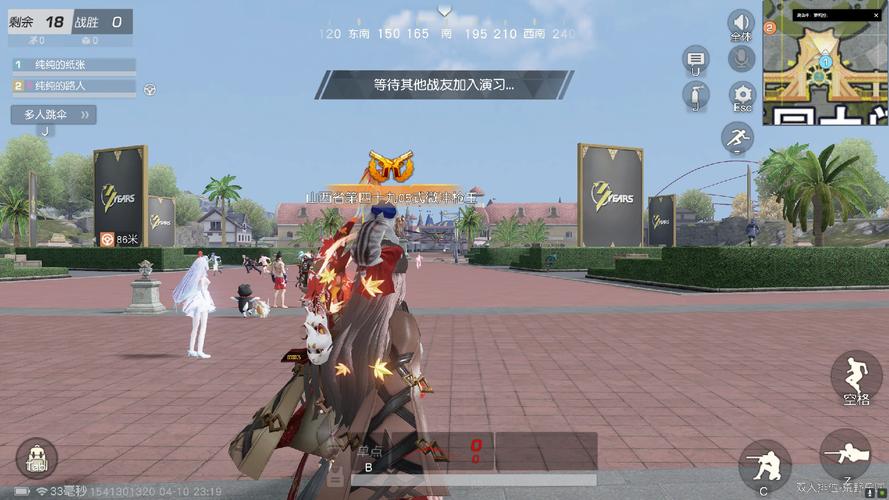Select teammate 纯纯的纸张 in squad list
Screen dimensions: 889x500
click(74, 65)
